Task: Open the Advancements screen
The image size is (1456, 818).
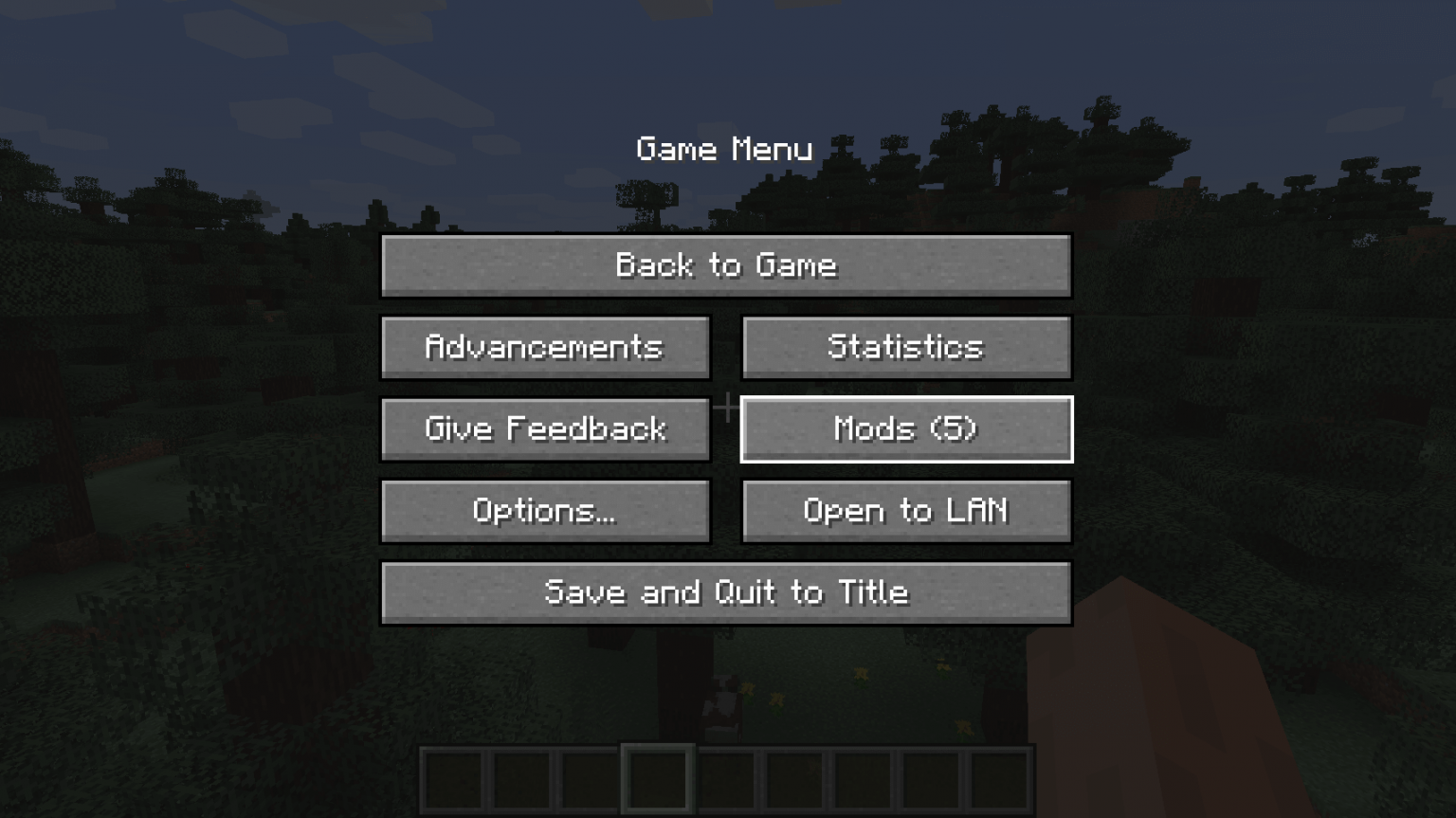Action: (545, 348)
